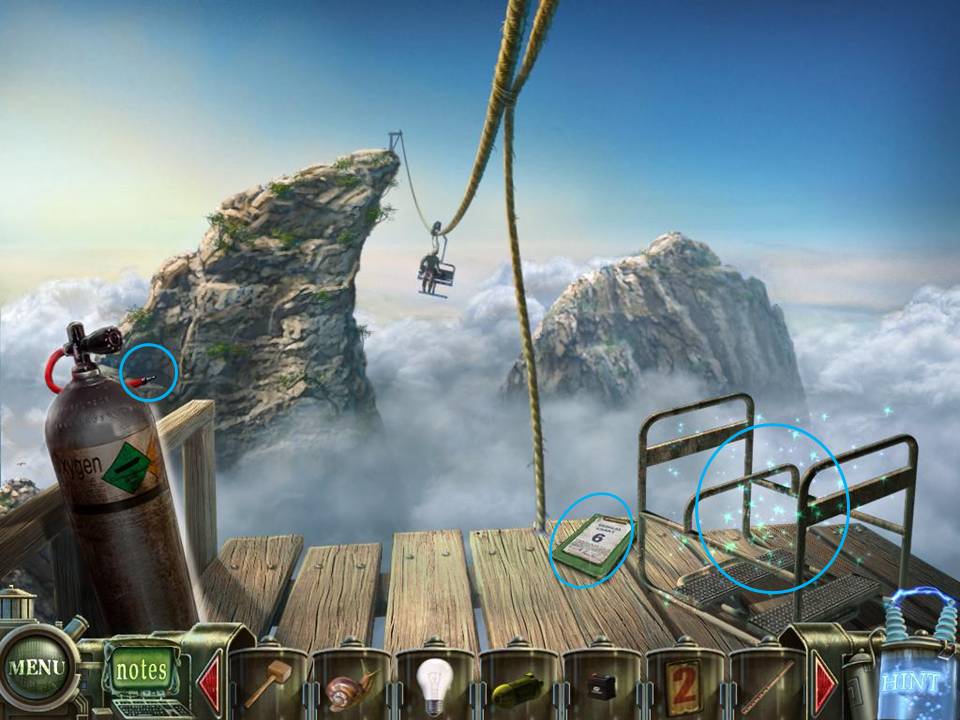Choose the yellow-green canister item
Screen dimensions: 960x720
point(517,690)
